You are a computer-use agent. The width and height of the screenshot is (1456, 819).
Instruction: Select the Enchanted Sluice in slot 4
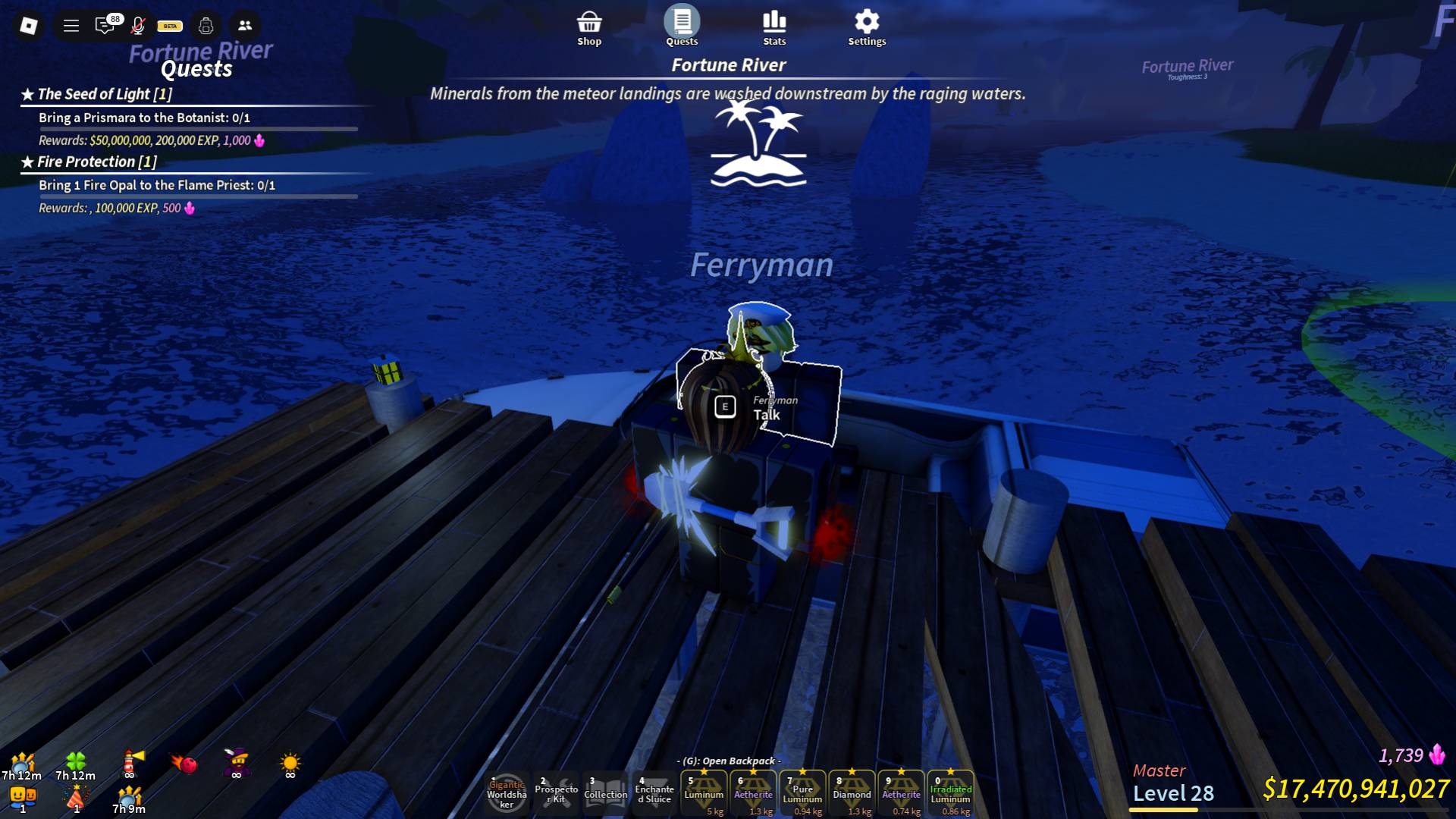click(654, 793)
